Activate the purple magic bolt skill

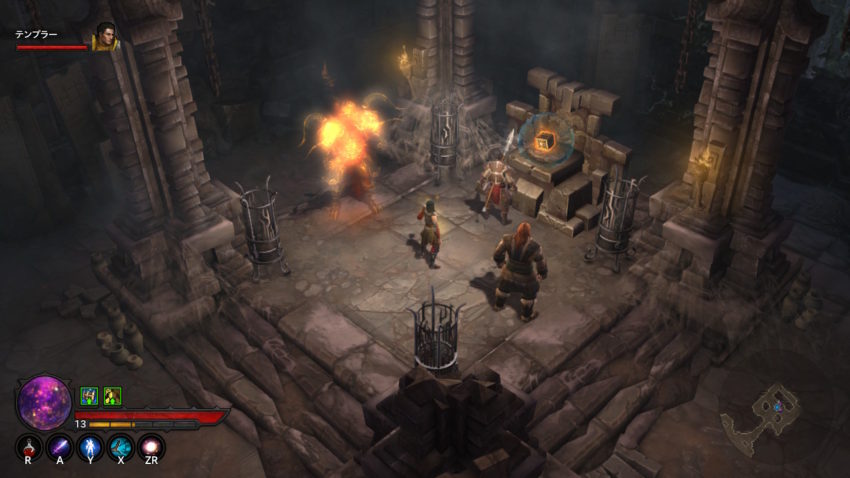tap(60, 447)
